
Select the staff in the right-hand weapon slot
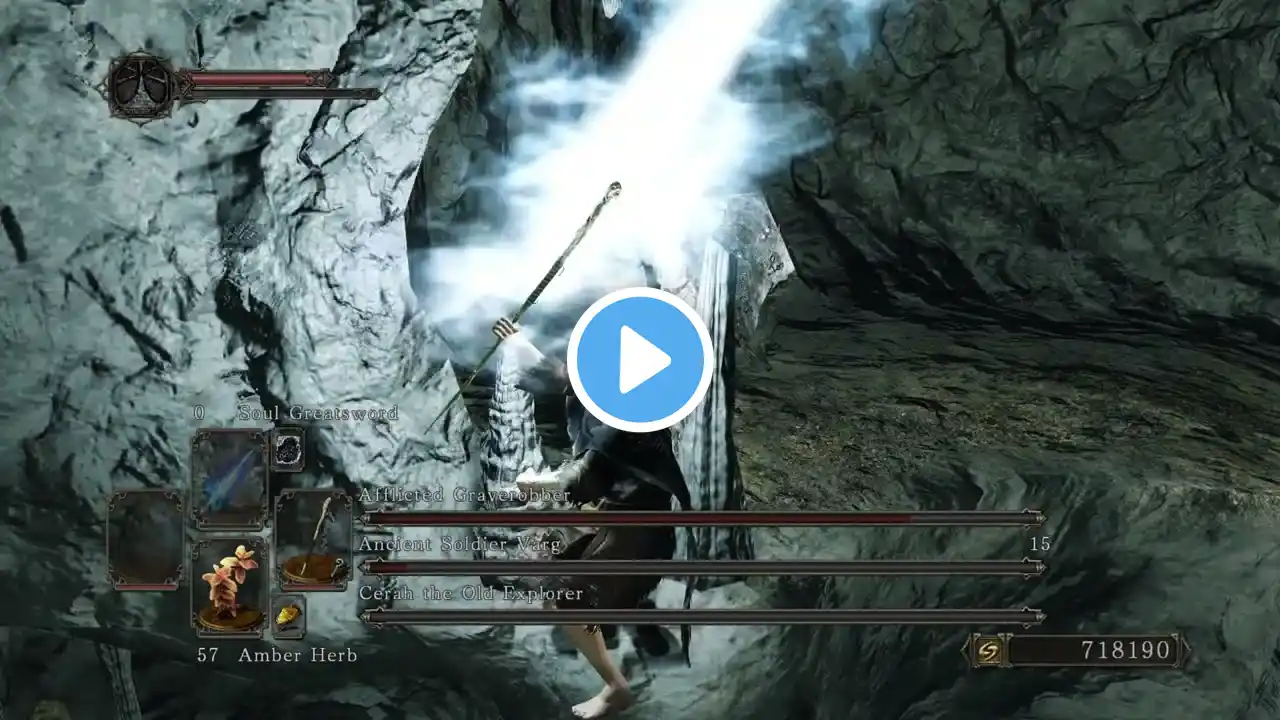coord(313,540)
